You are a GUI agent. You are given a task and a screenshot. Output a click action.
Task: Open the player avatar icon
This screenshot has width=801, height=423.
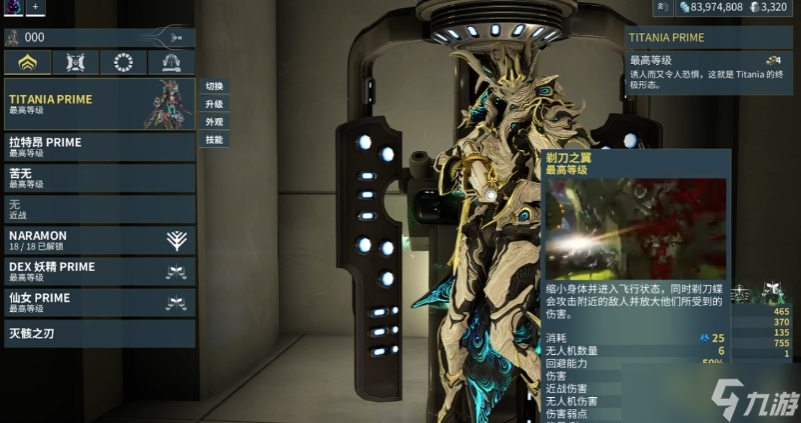click(13, 7)
